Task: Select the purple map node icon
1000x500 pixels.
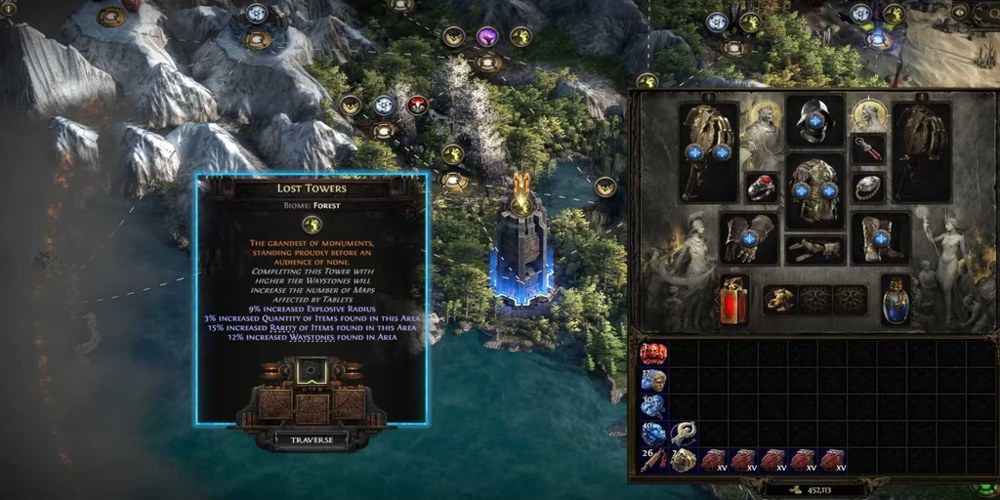Action: click(x=487, y=38)
